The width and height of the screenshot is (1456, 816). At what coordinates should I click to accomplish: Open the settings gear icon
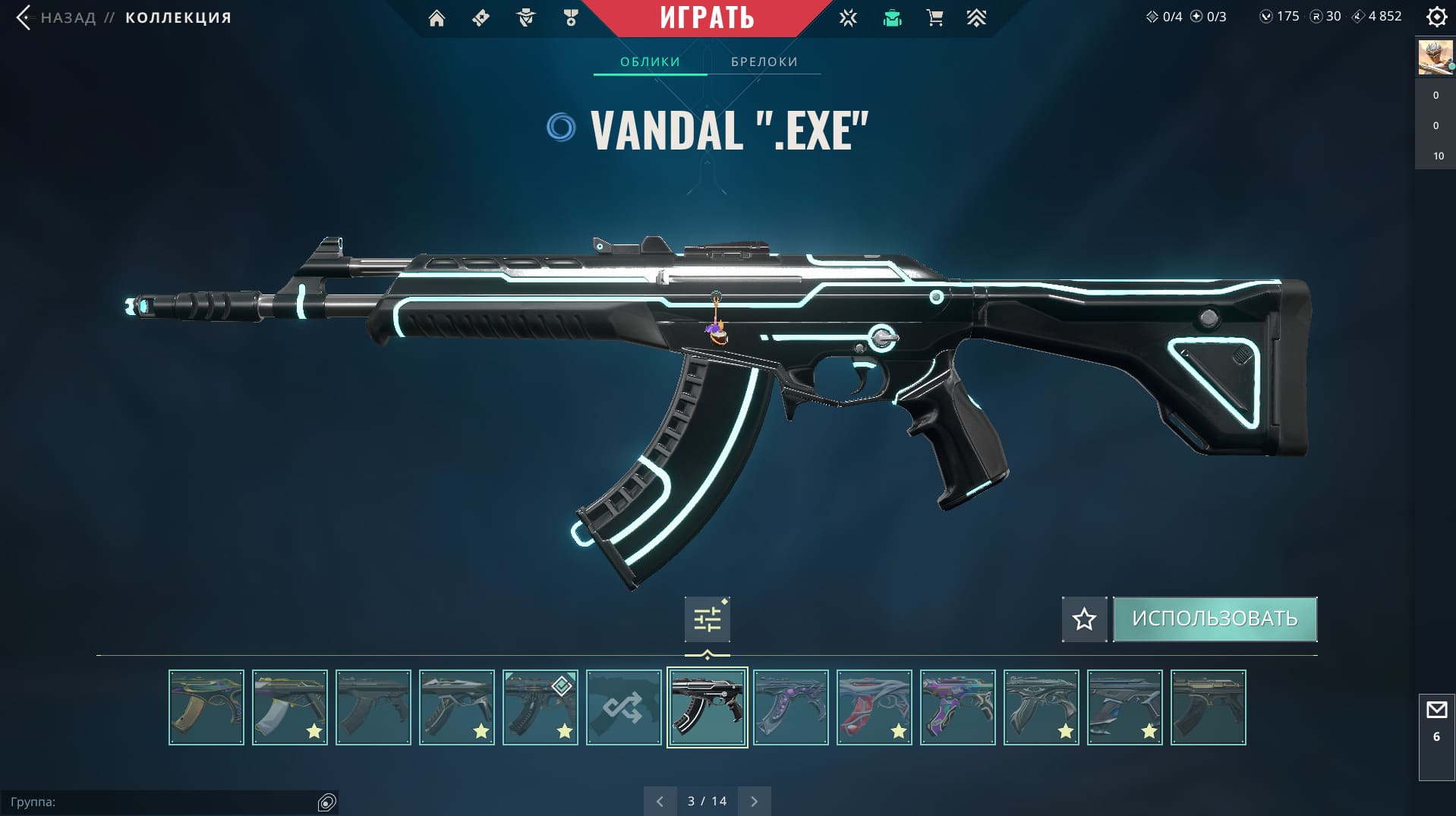point(1436,17)
